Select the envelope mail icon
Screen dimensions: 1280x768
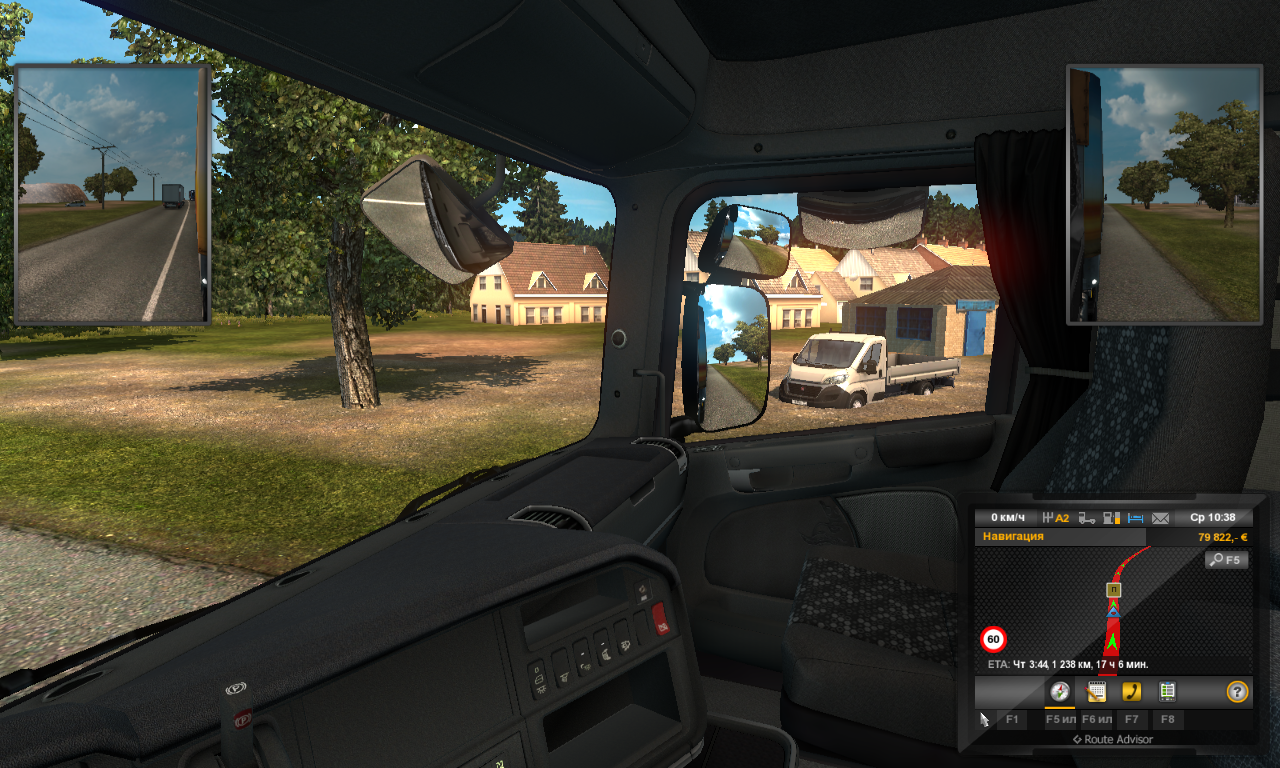(1160, 518)
